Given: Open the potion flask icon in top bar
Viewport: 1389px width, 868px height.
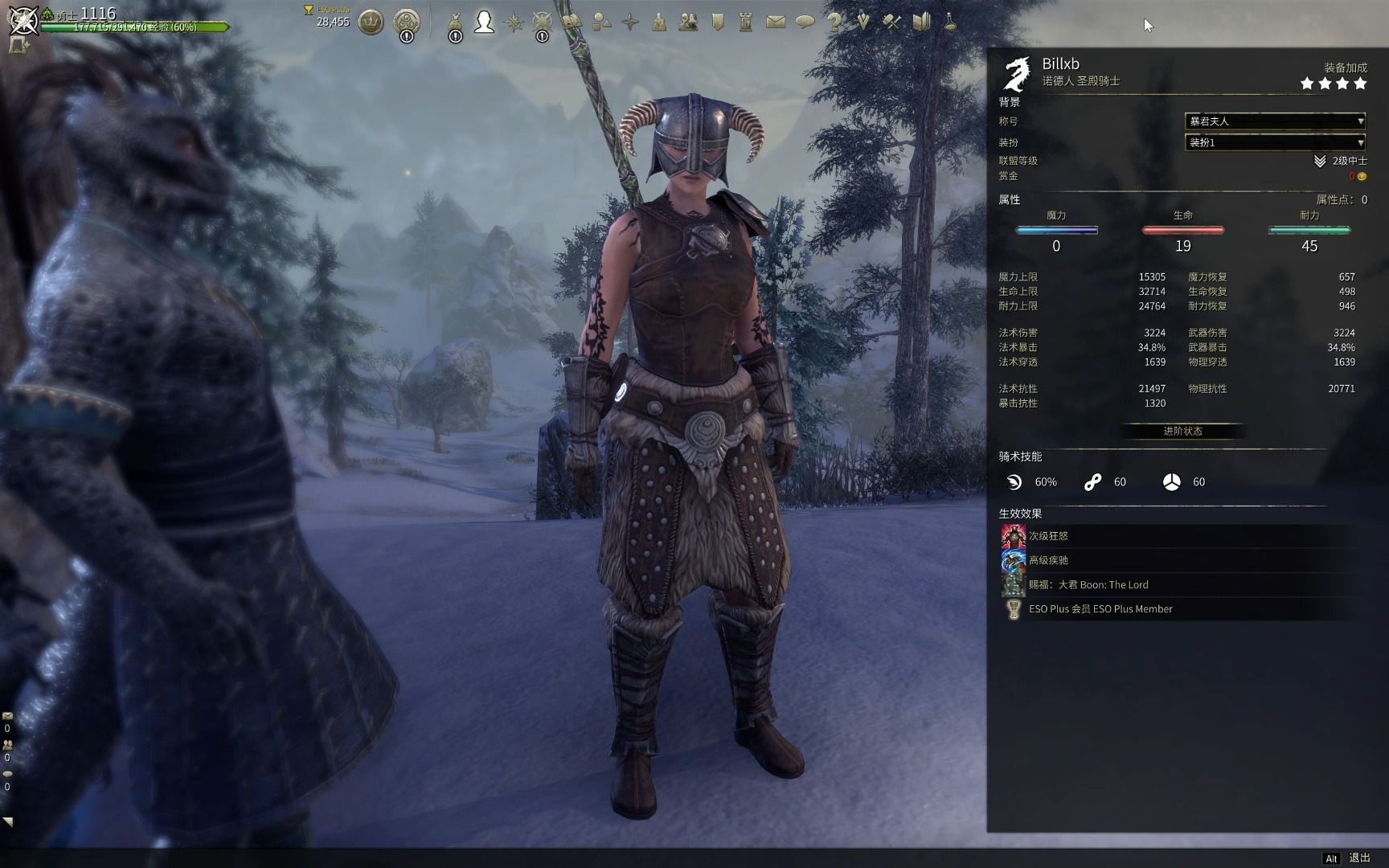Looking at the screenshot, I should click(x=950, y=22).
